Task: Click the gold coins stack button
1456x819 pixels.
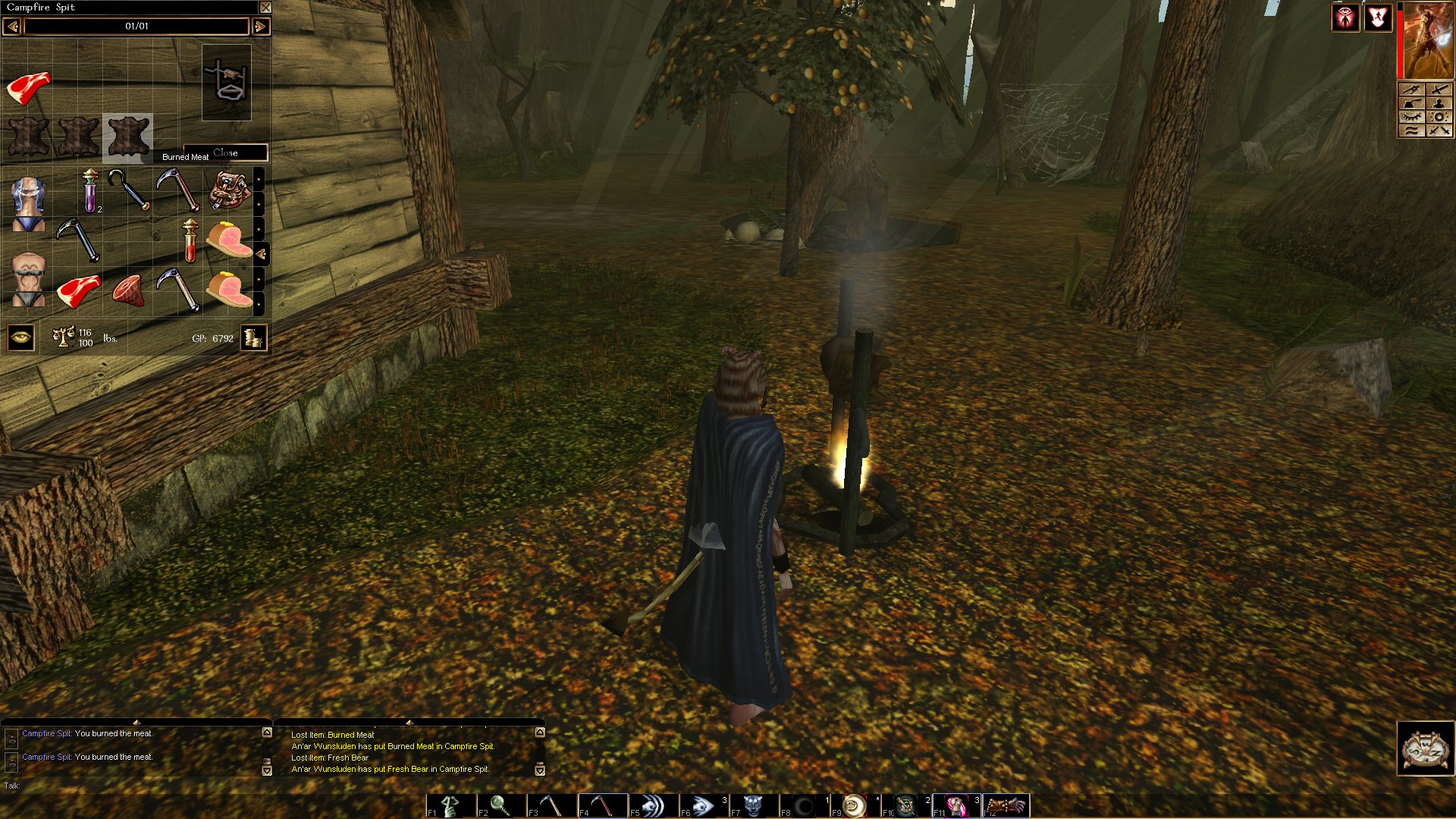Action: [x=253, y=337]
